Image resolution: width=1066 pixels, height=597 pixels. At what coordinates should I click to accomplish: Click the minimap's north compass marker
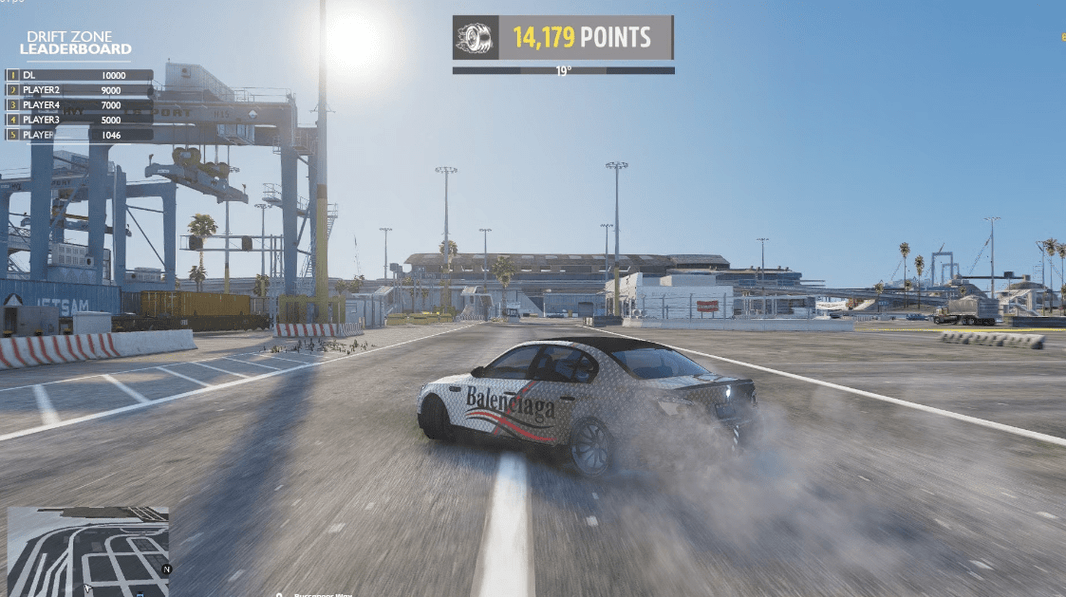tap(167, 569)
